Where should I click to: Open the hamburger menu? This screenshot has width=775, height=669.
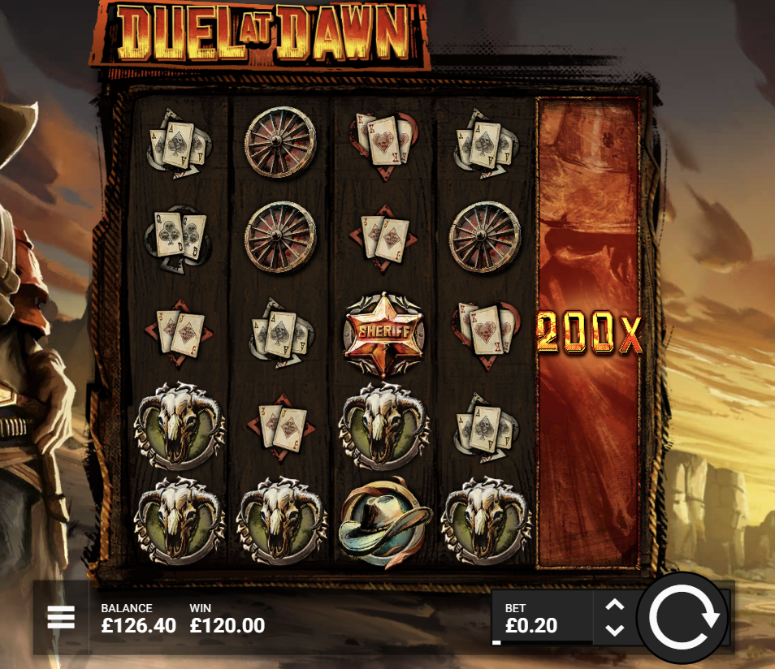click(61, 617)
